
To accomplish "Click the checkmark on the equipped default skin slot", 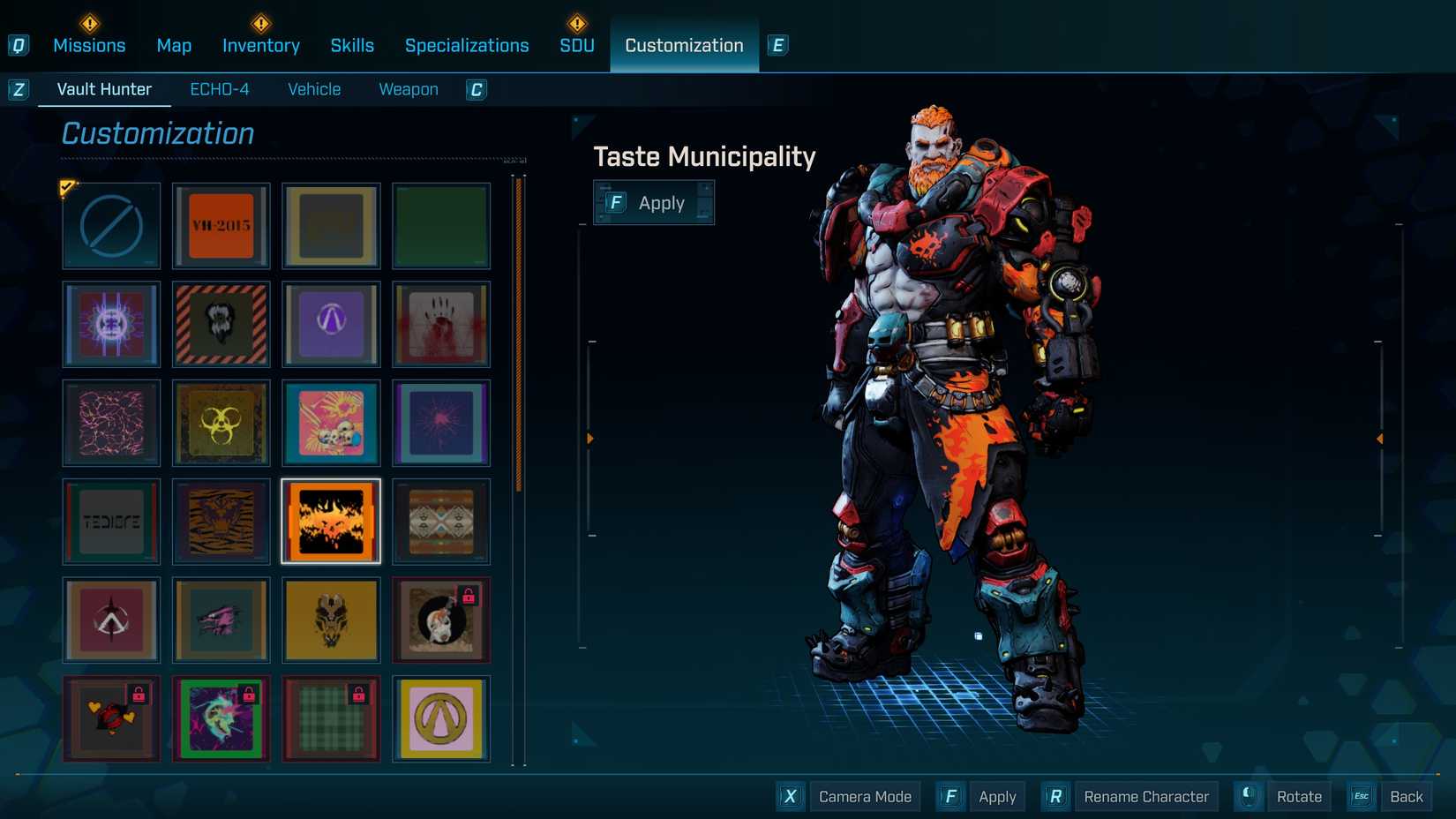I will [x=68, y=186].
